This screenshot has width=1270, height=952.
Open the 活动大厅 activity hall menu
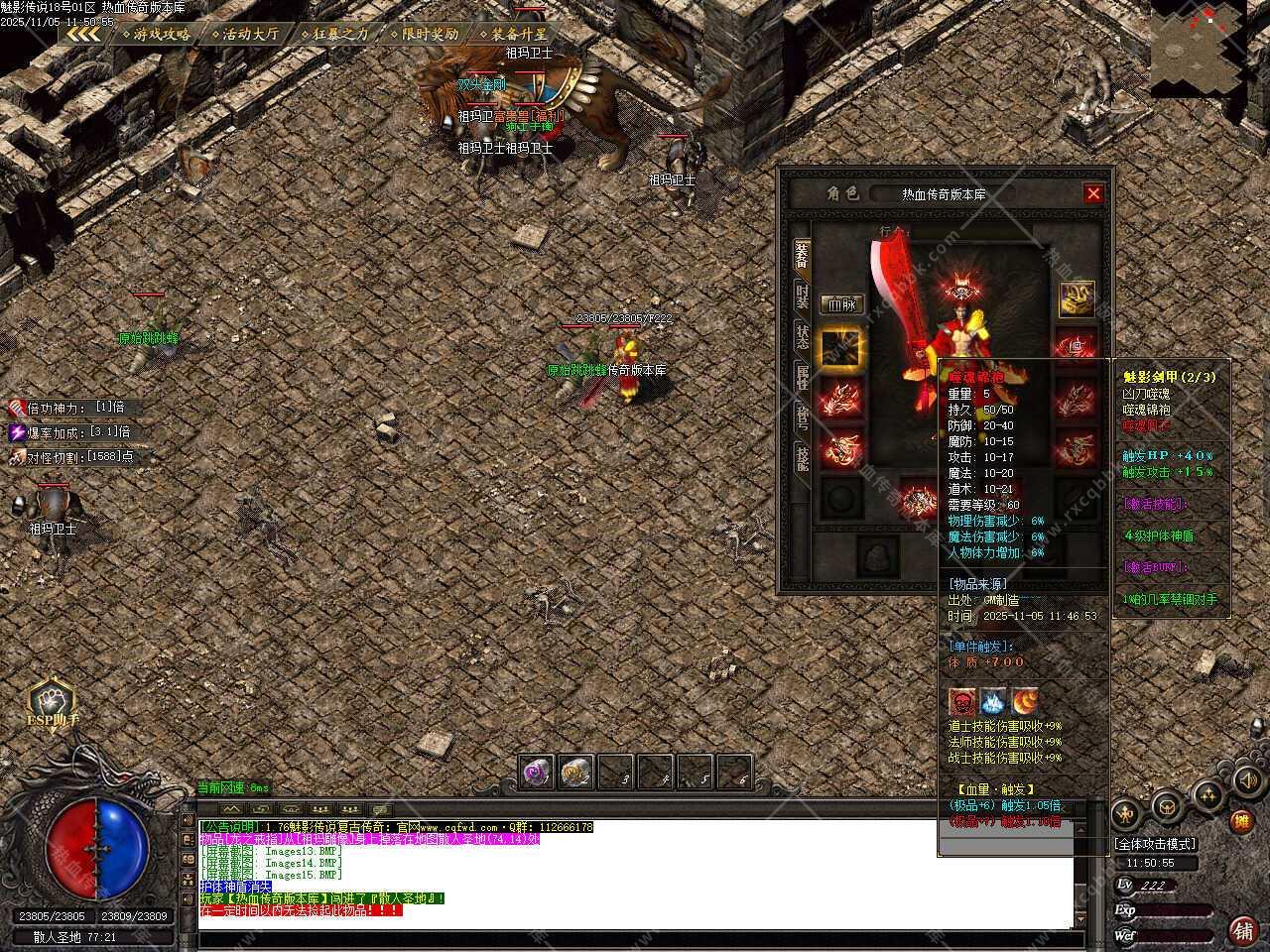244,34
